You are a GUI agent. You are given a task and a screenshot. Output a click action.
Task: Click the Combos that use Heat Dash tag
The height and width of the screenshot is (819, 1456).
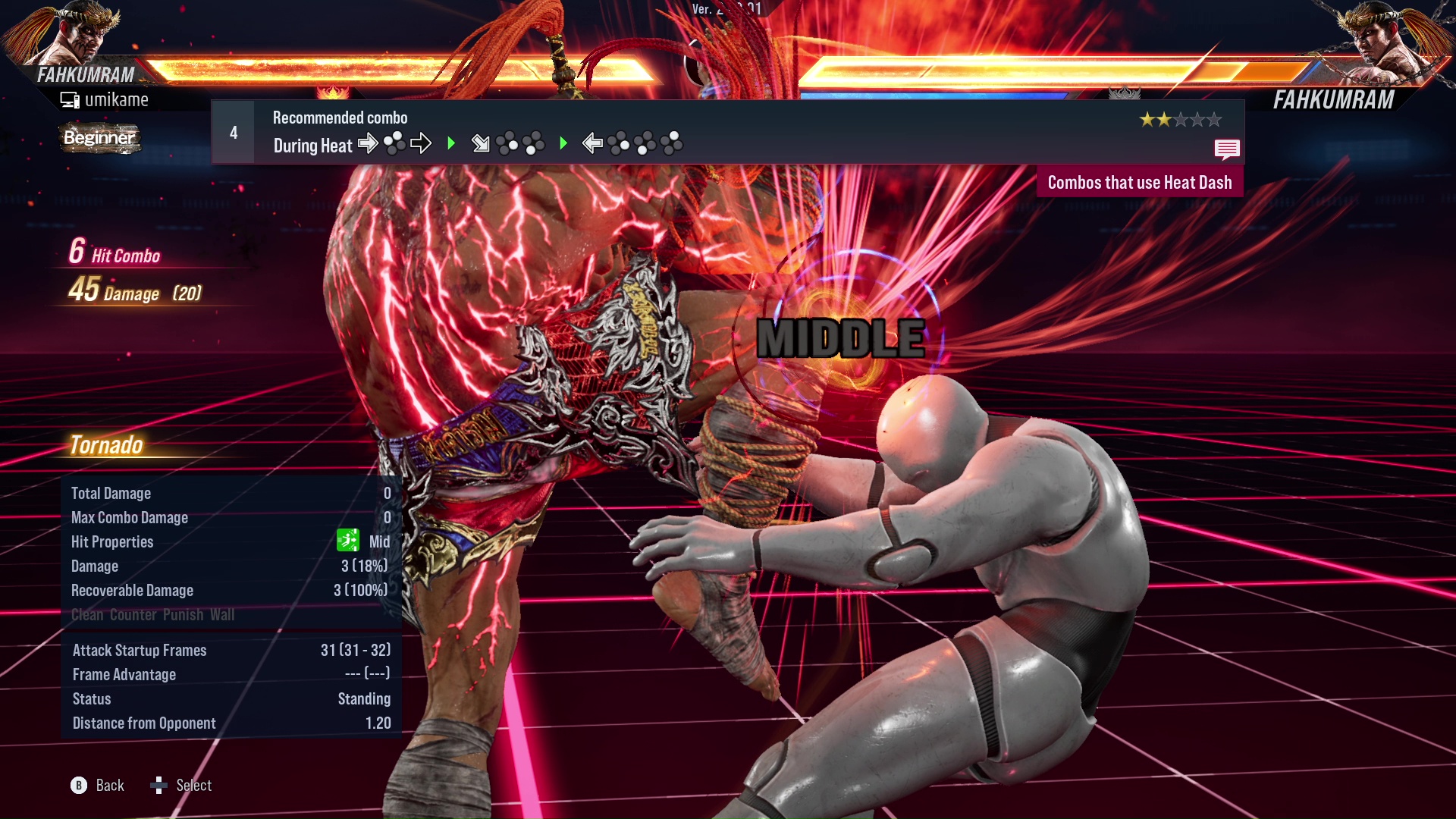tap(1139, 183)
